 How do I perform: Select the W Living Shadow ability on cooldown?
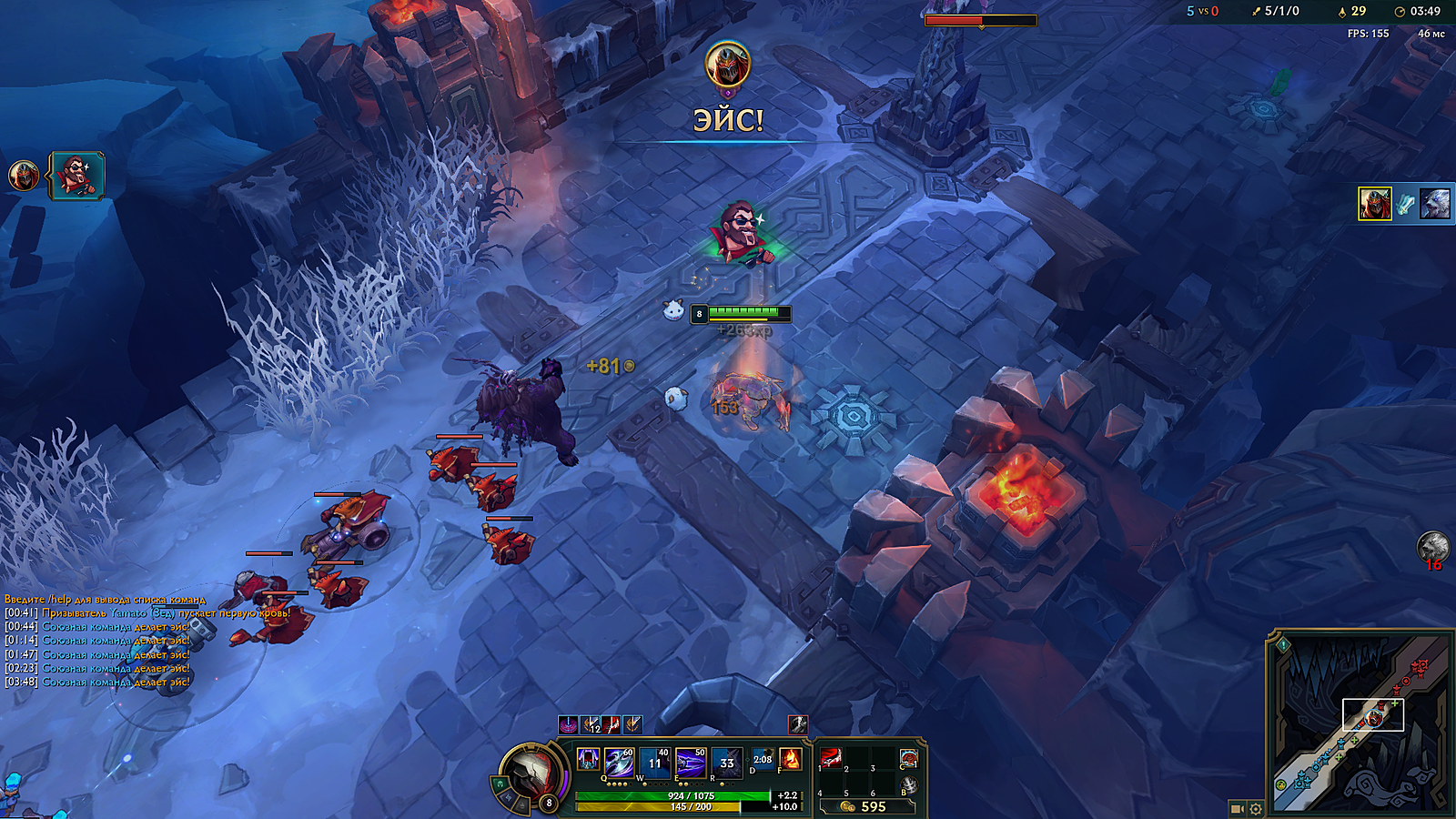(654, 762)
